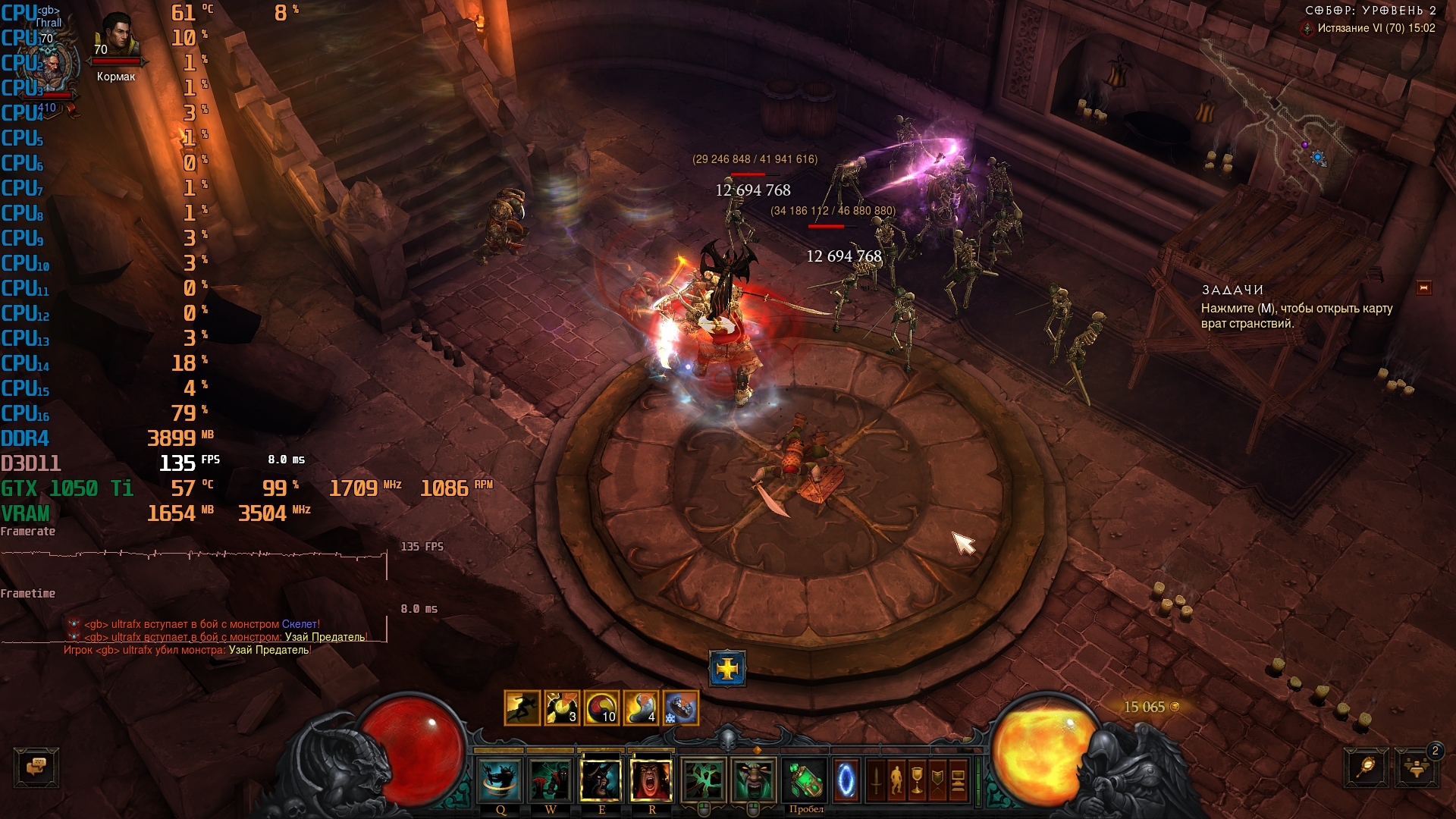The width and height of the screenshot is (1456, 819).
Task: Use the axe warrior skill on W
Action: (551, 780)
